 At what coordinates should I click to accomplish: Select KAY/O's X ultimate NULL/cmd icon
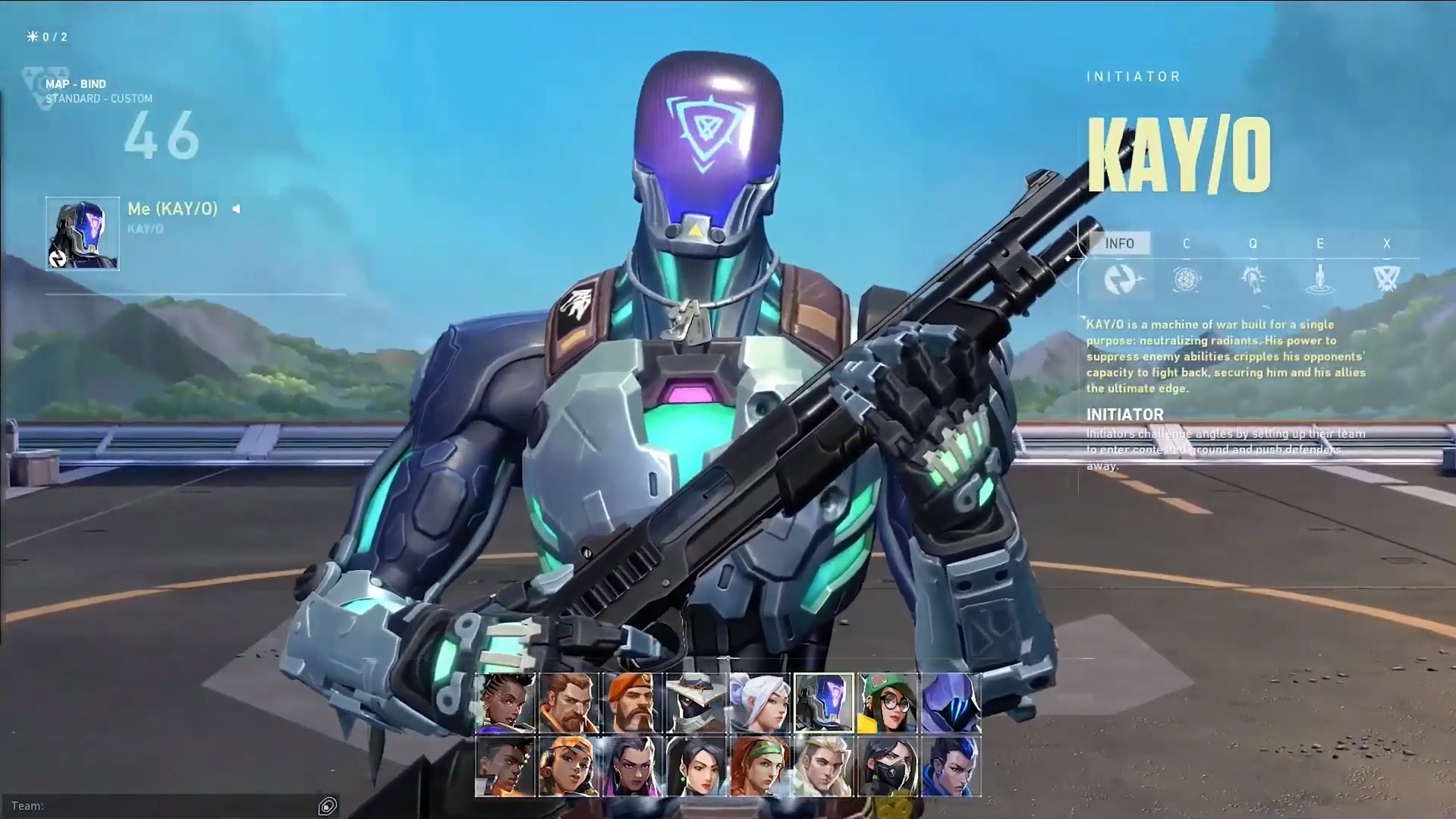1386,279
